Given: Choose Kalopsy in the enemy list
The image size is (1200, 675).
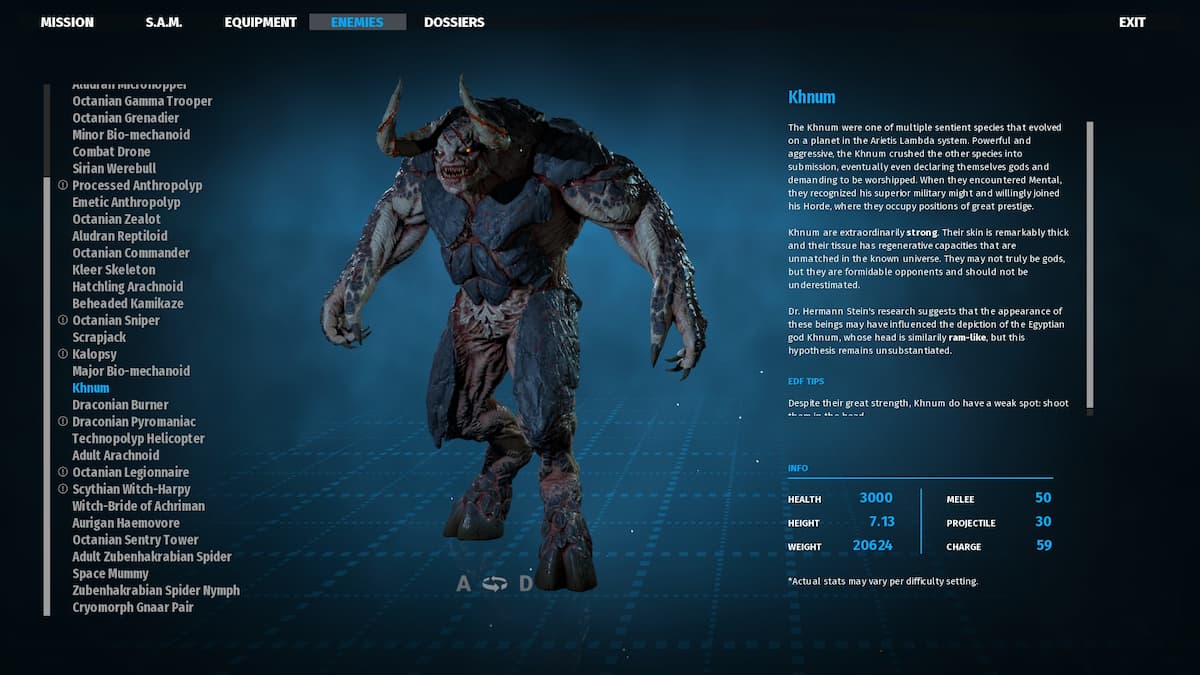Looking at the screenshot, I should tap(94, 354).
